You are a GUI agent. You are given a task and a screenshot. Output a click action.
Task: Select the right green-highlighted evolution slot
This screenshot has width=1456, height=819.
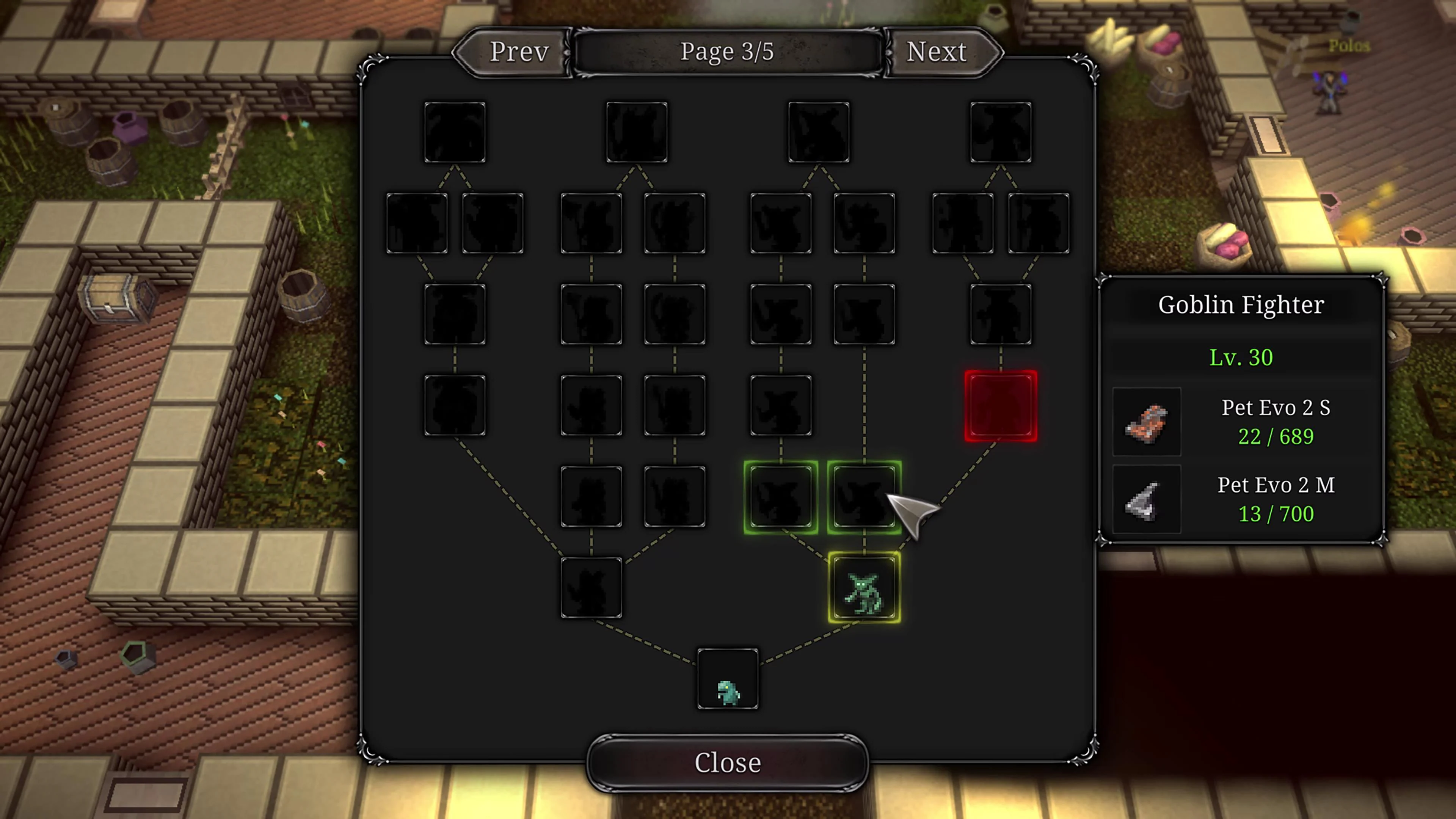(x=864, y=496)
